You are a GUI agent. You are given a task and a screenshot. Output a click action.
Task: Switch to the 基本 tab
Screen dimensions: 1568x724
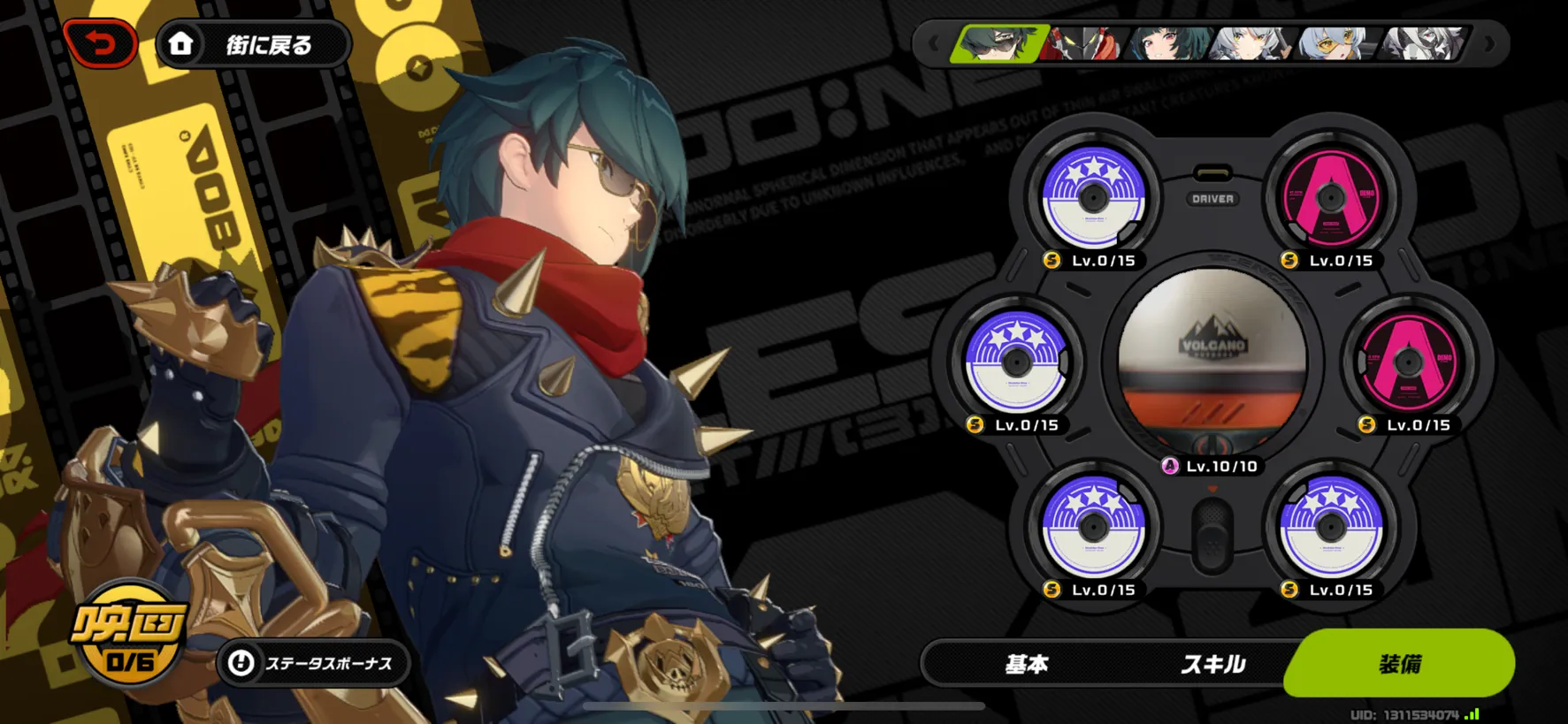point(1027,664)
